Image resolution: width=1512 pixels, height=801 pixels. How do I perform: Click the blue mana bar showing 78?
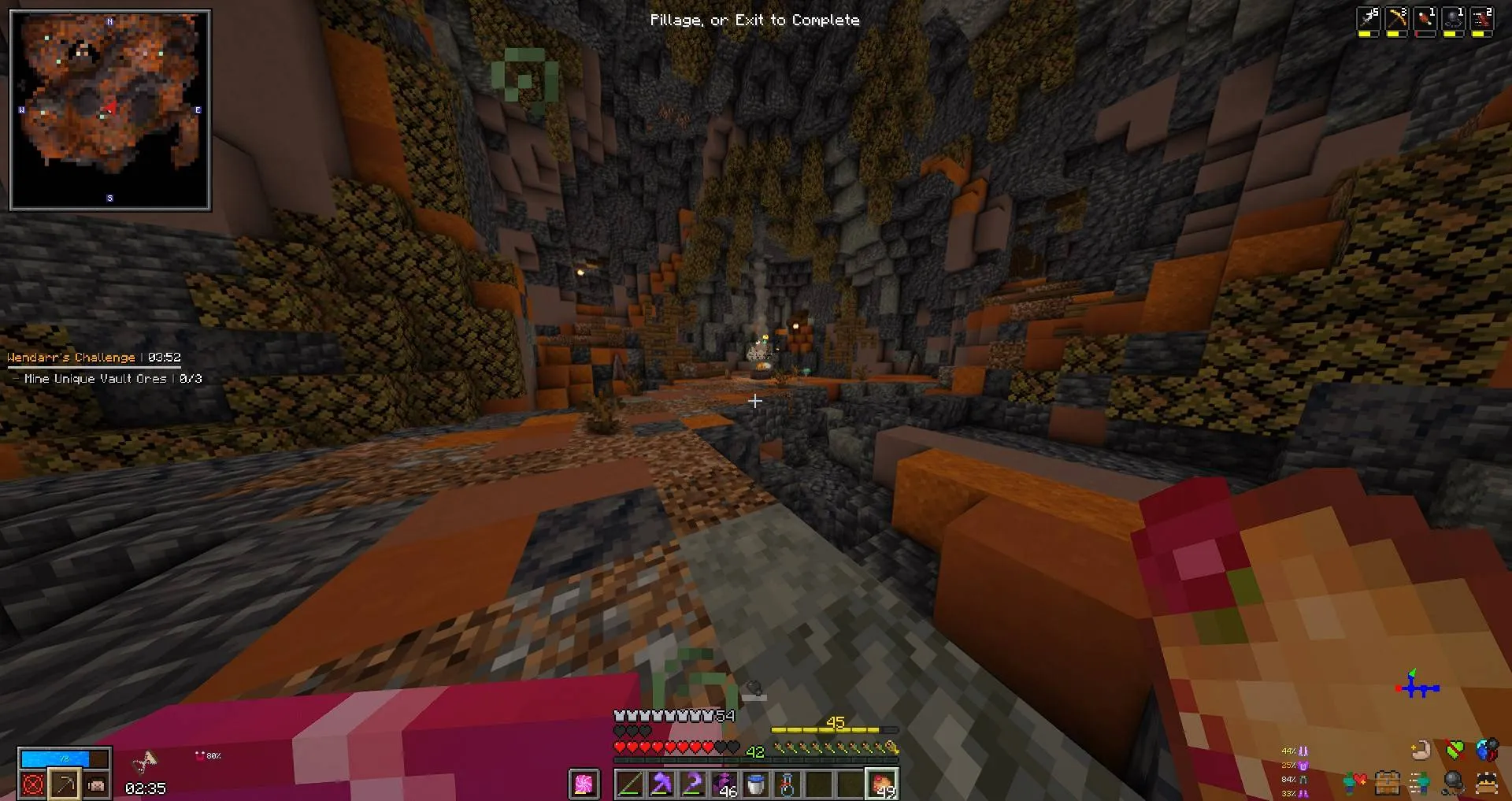55,758
